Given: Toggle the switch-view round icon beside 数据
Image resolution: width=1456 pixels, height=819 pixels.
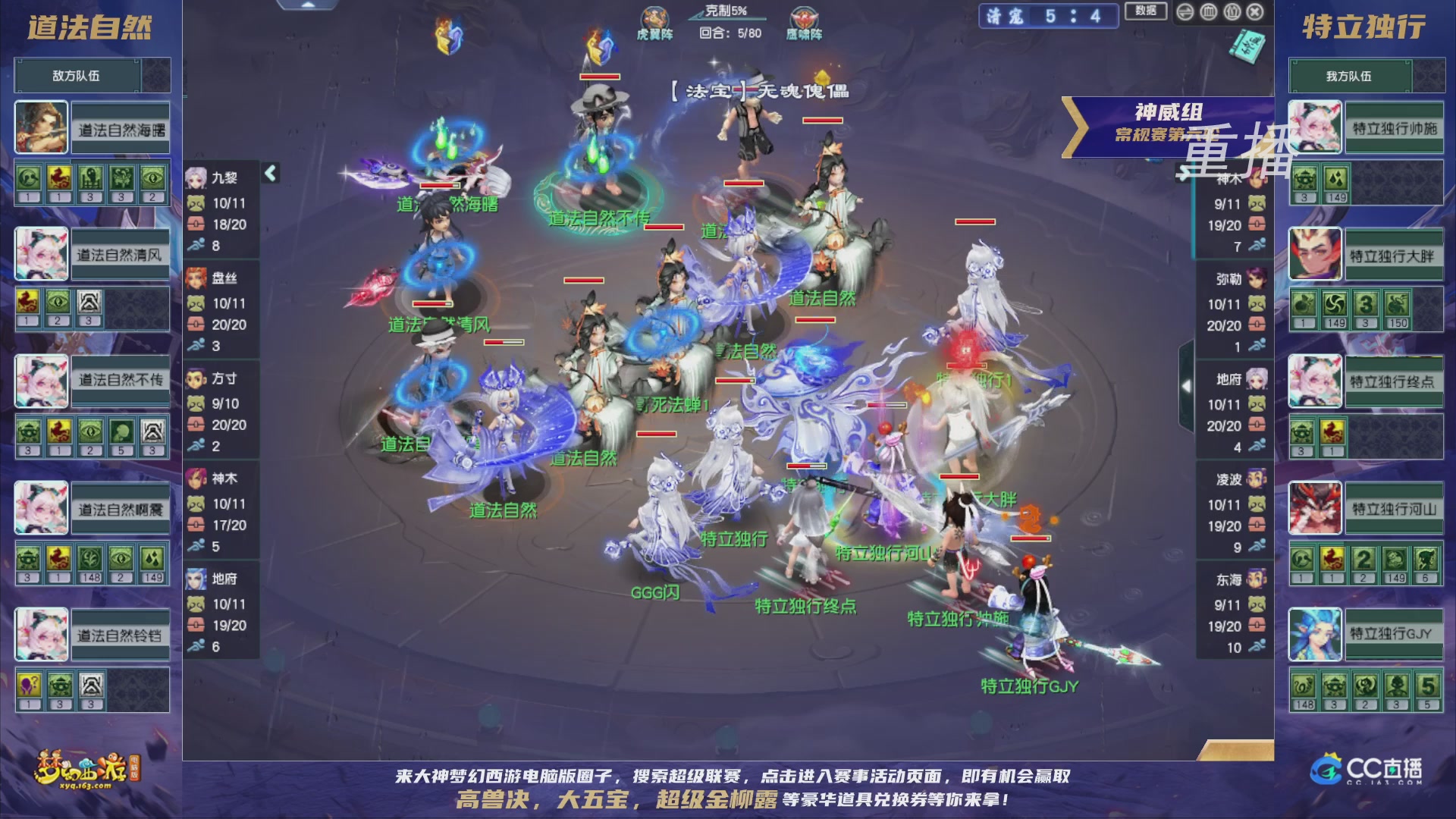Looking at the screenshot, I should [1185, 13].
